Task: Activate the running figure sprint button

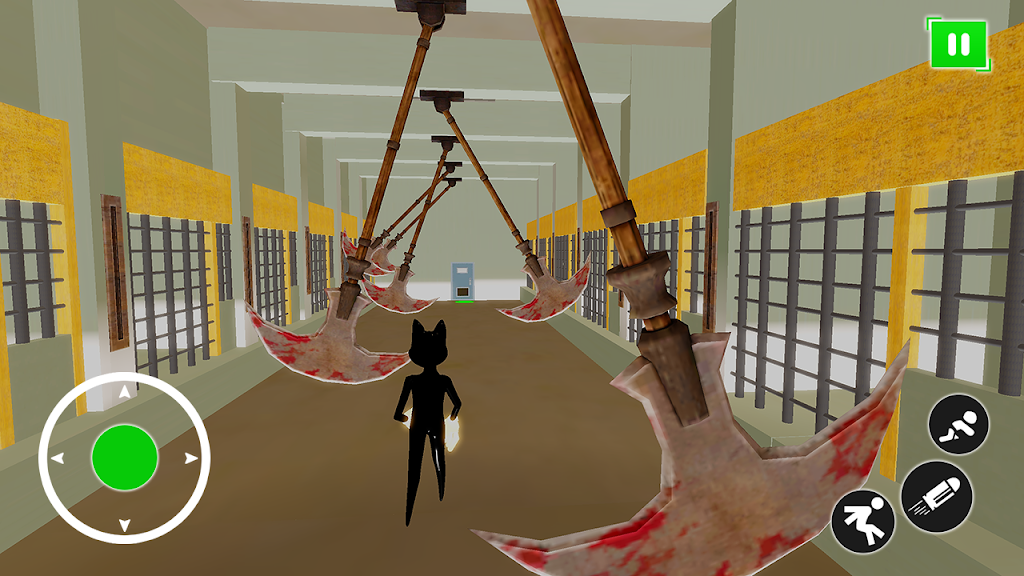Action: pyautogui.click(x=863, y=519)
